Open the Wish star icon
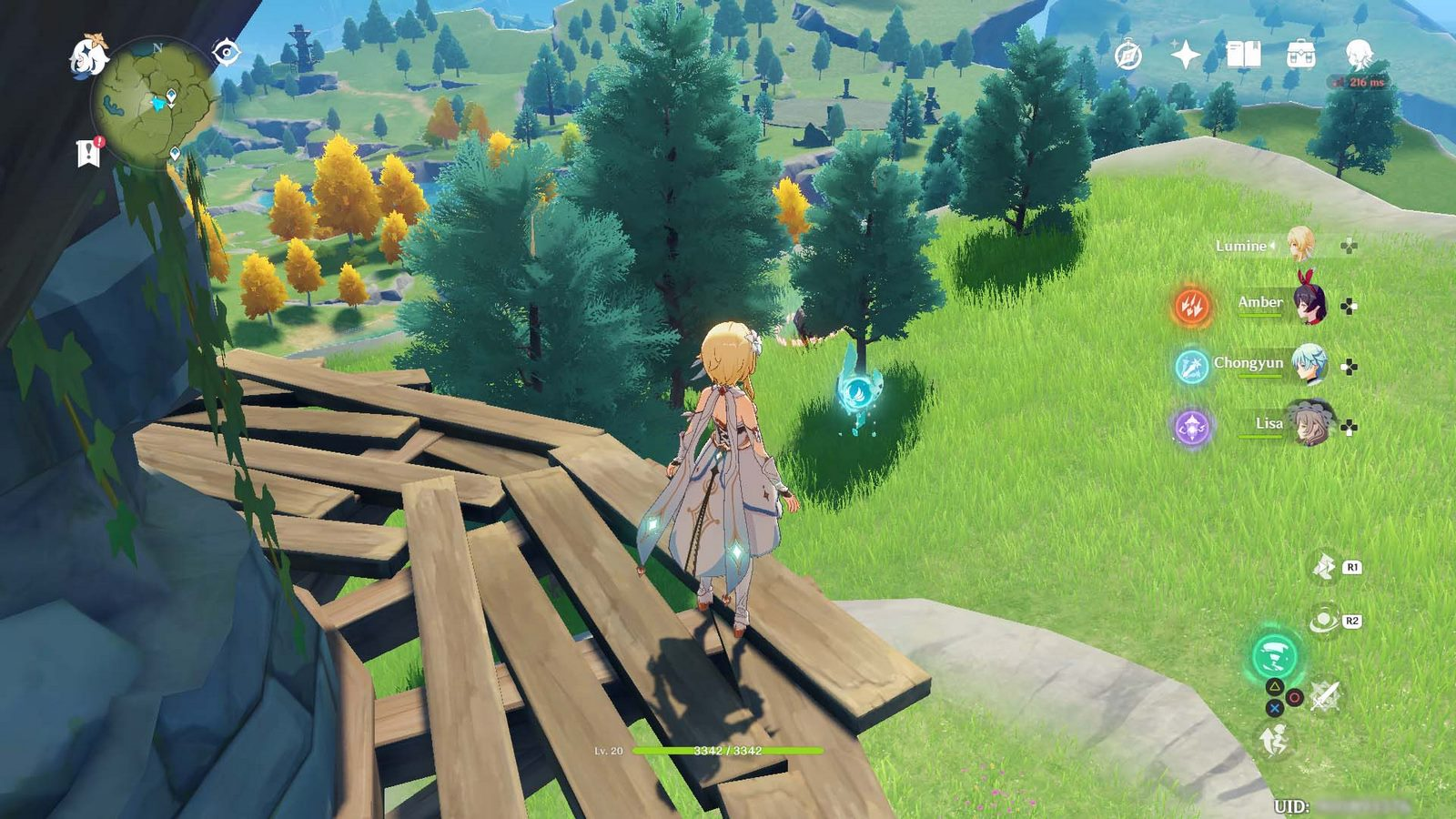This screenshot has width=1456, height=819. [x=1185, y=56]
